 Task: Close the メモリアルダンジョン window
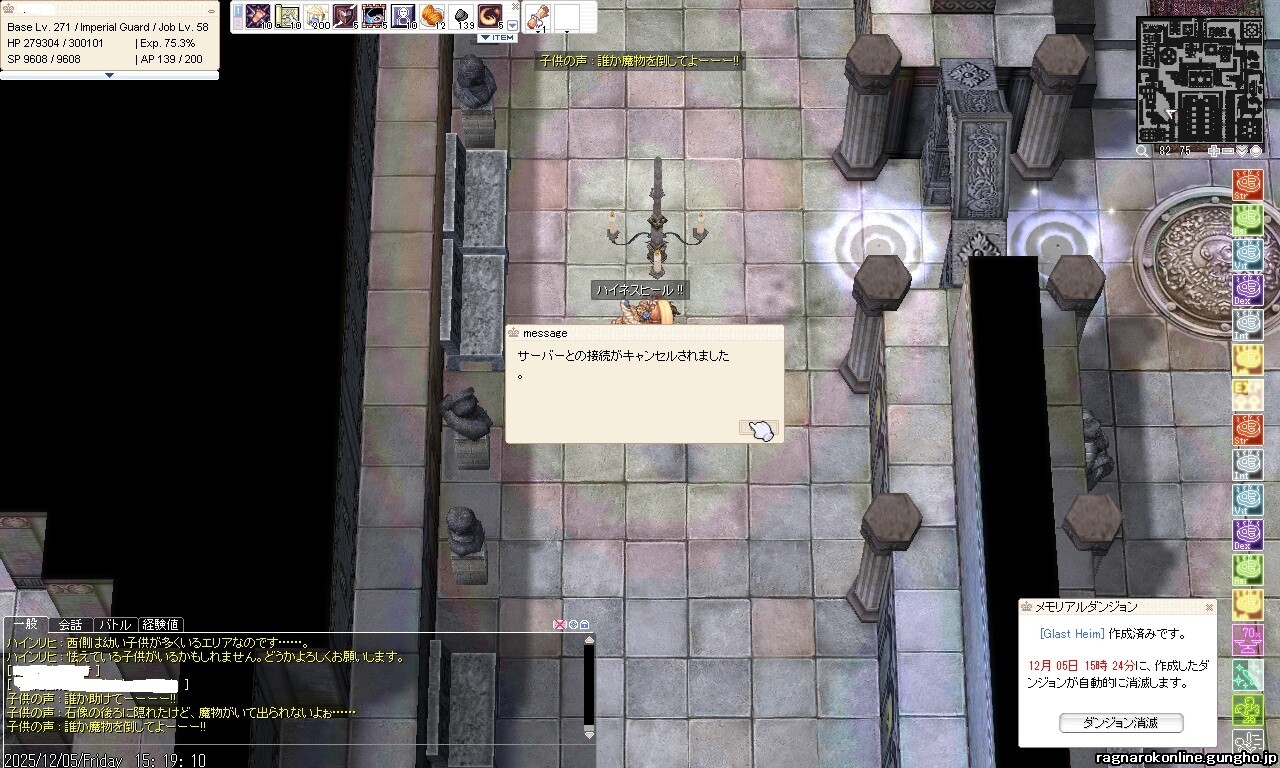pos(1209,607)
